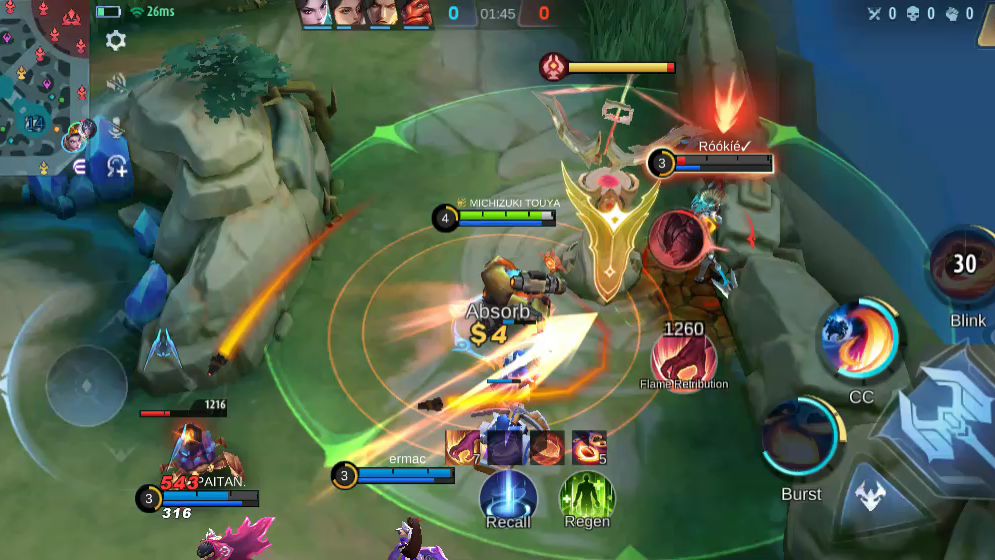The width and height of the screenshot is (995, 560).
Task: Toggle the speaker sound icon
Action: pos(116,84)
